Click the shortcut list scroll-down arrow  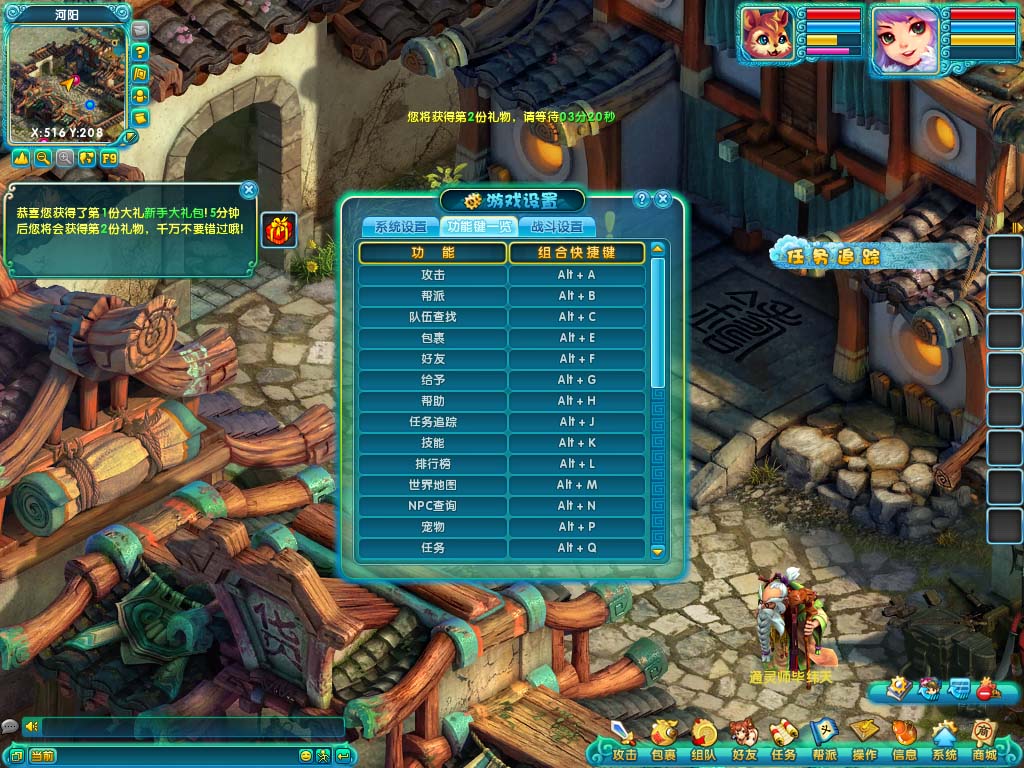click(657, 550)
